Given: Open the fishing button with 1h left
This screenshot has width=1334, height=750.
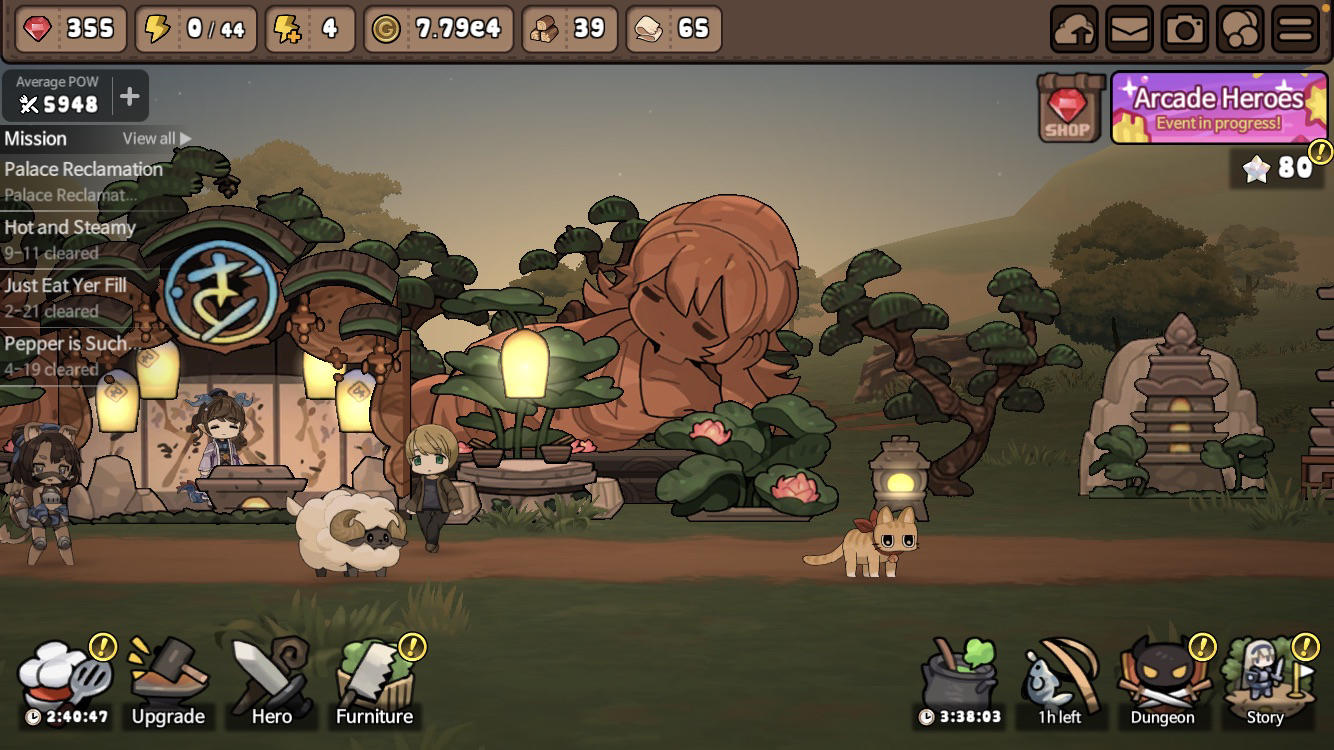Looking at the screenshot, I should (x=1061, y=682).
